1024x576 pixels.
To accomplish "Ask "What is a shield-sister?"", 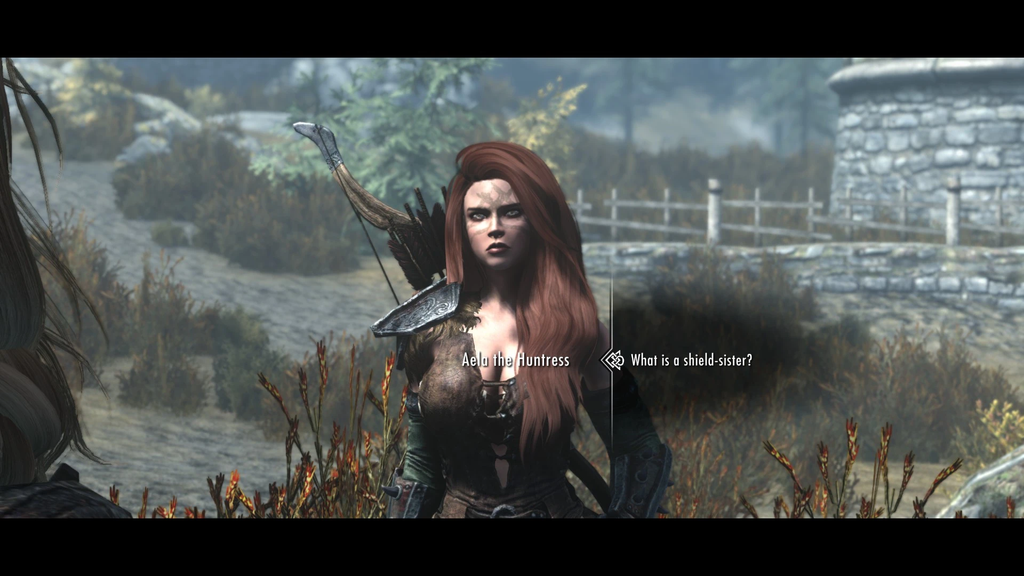I will tap(691, 360).
